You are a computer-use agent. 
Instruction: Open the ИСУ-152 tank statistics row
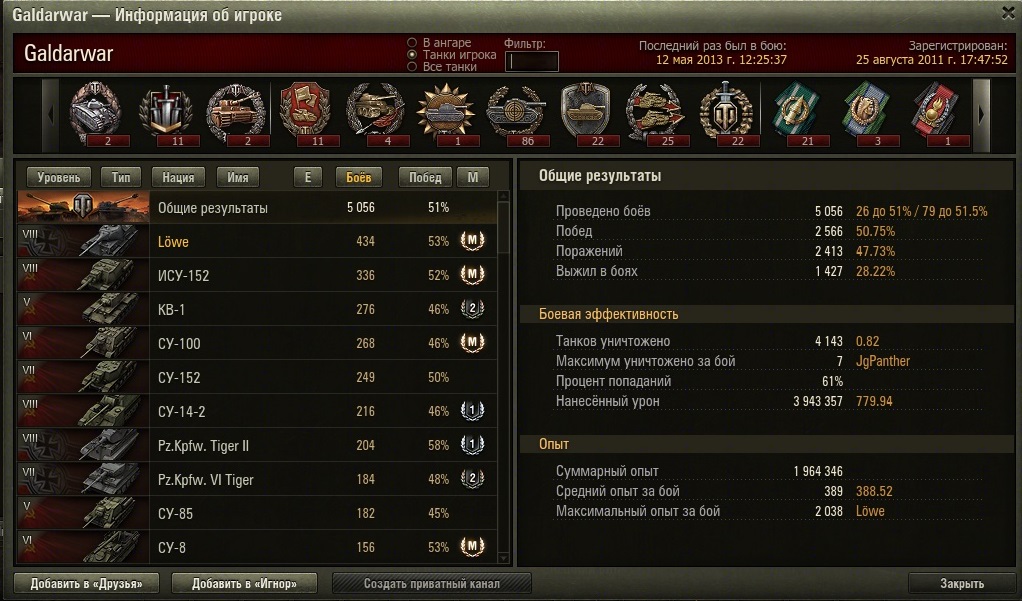click(257, 276)
